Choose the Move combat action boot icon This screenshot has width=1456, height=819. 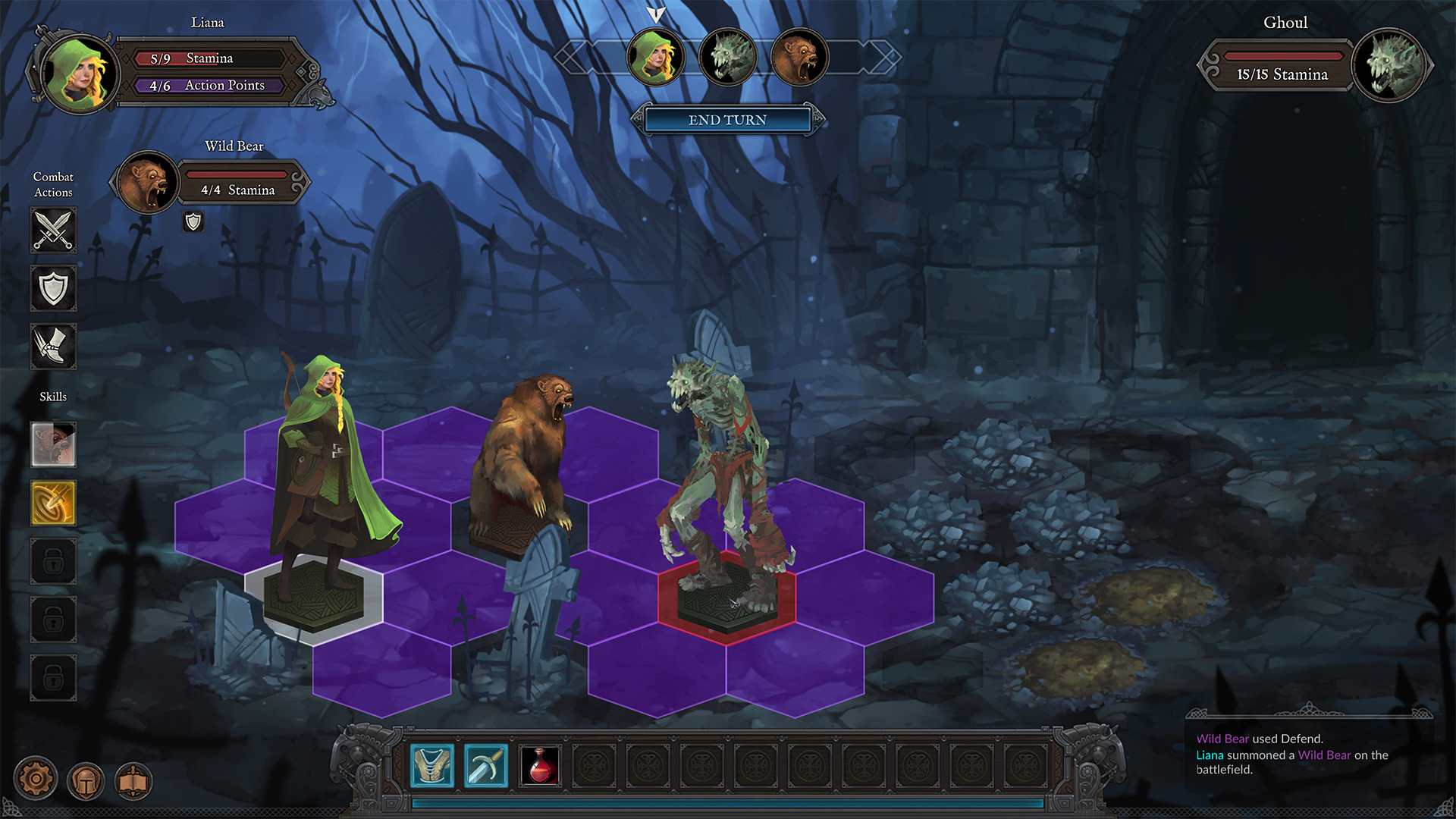point(52,347)
